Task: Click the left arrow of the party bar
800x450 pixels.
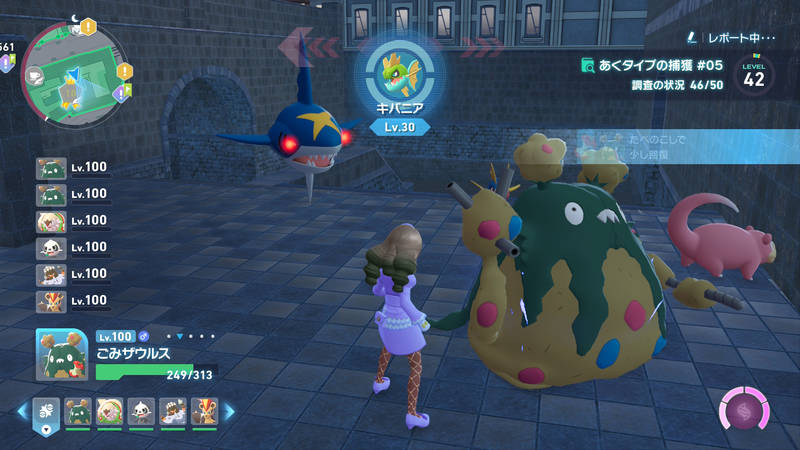Action: 21,410
